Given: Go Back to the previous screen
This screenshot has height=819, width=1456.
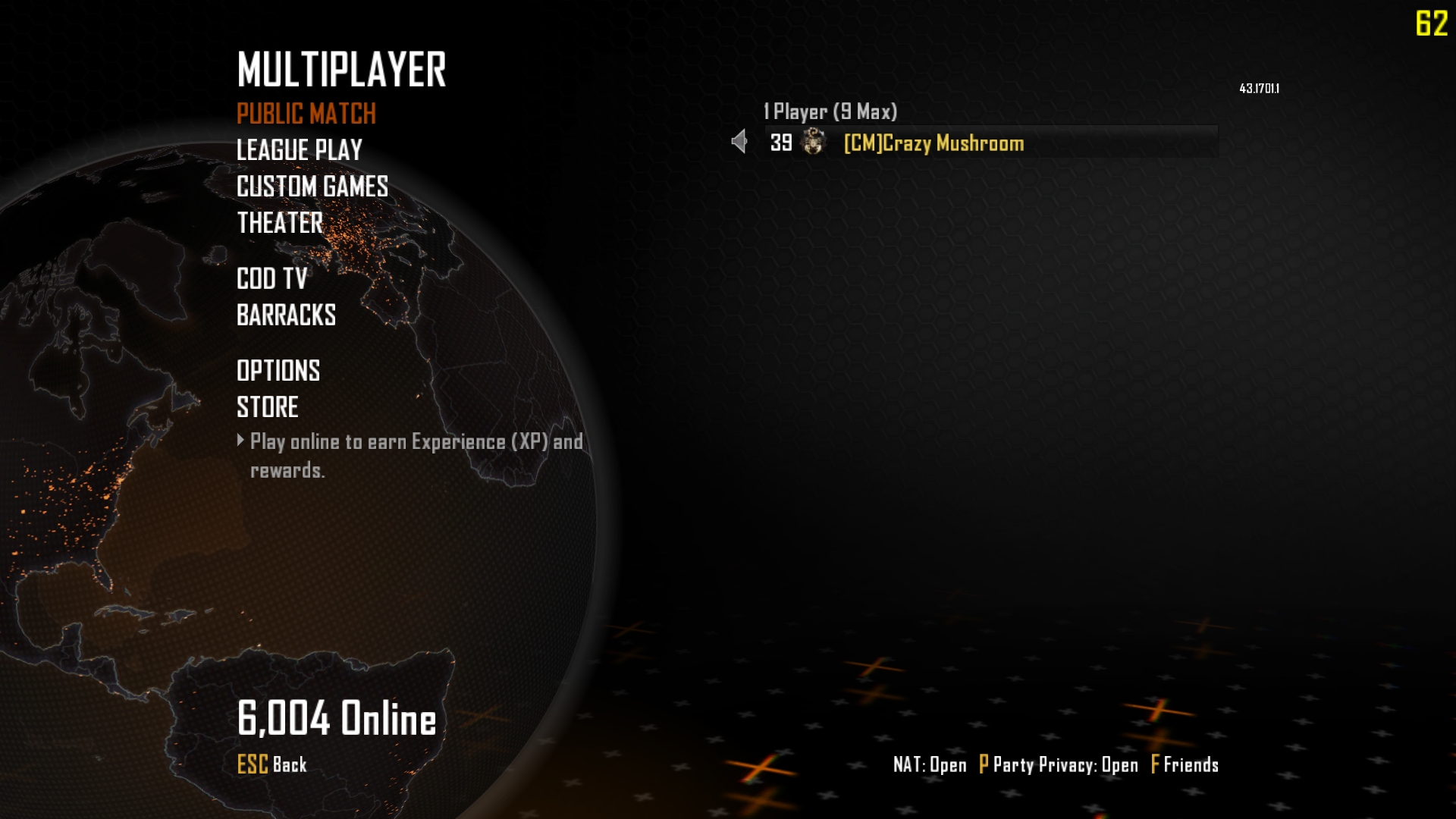Looking at the screenshot, I should click(271, 764).
